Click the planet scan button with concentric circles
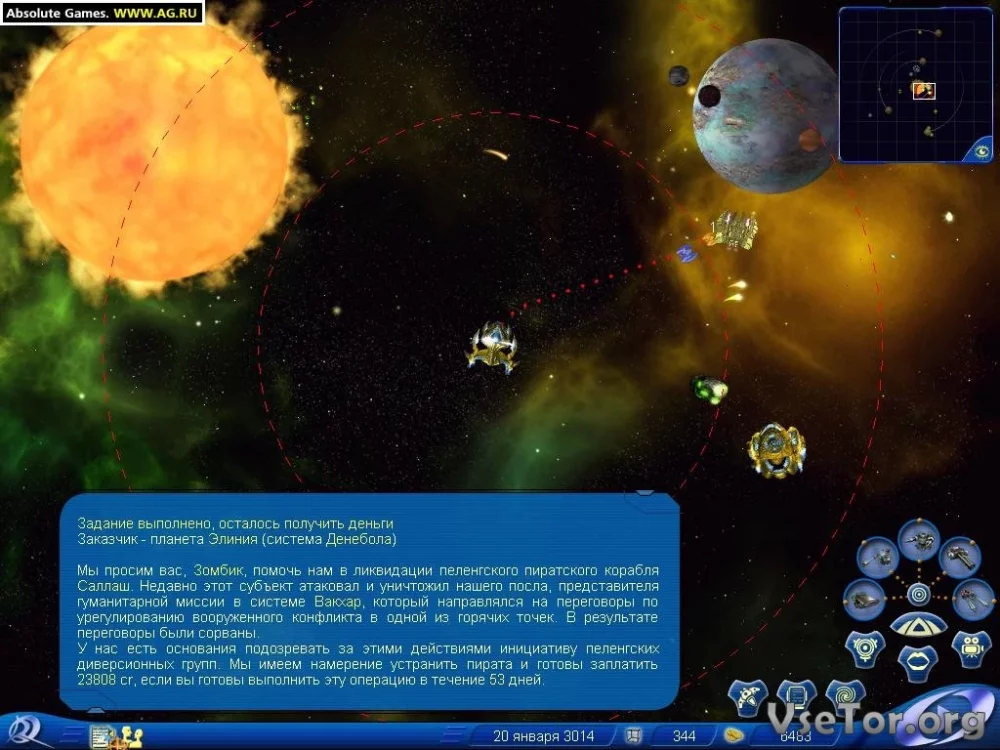The width and height of the screenshot is (1000, 750). point(865,646)
